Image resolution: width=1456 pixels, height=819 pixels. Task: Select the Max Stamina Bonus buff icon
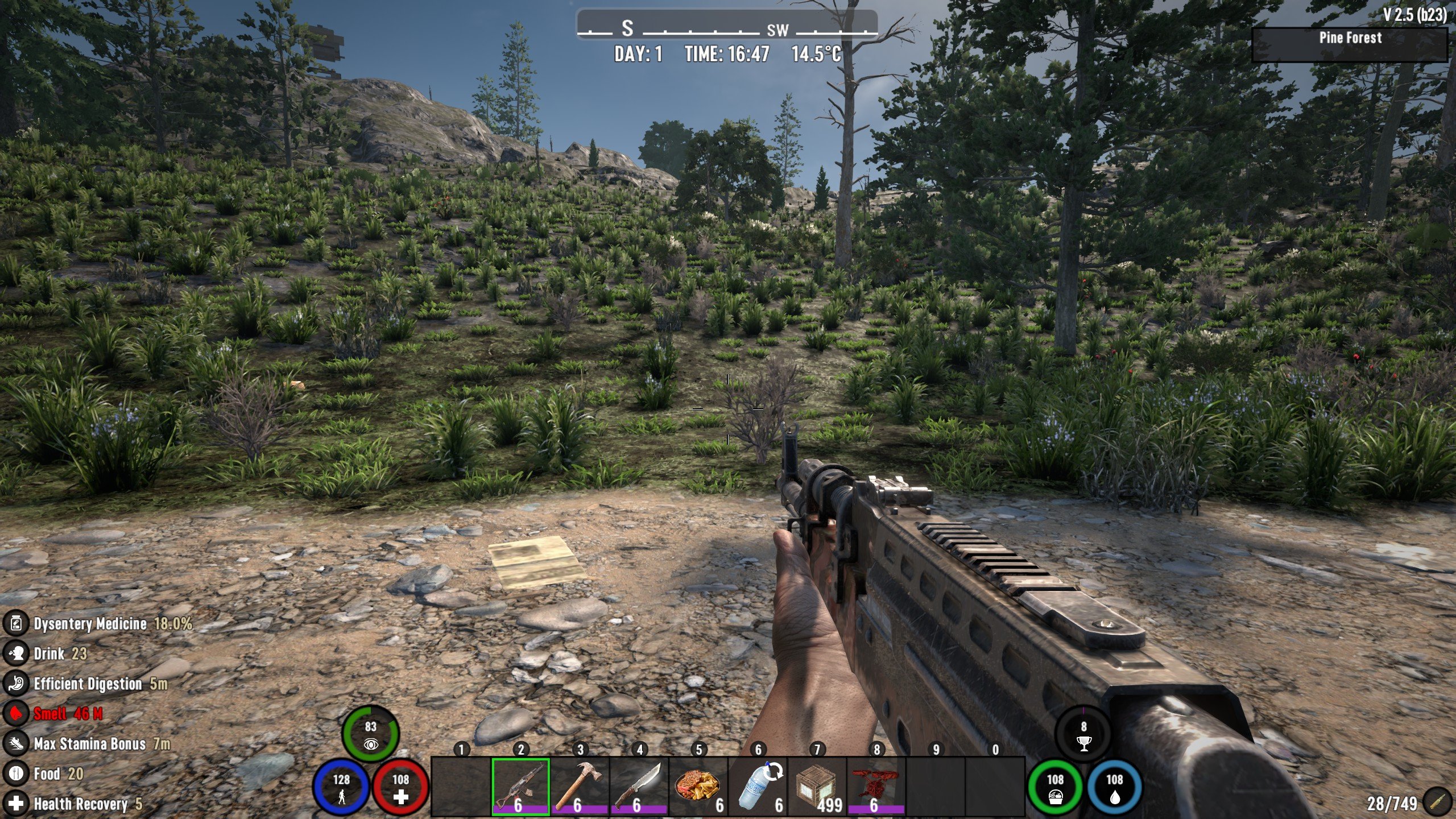16,743
